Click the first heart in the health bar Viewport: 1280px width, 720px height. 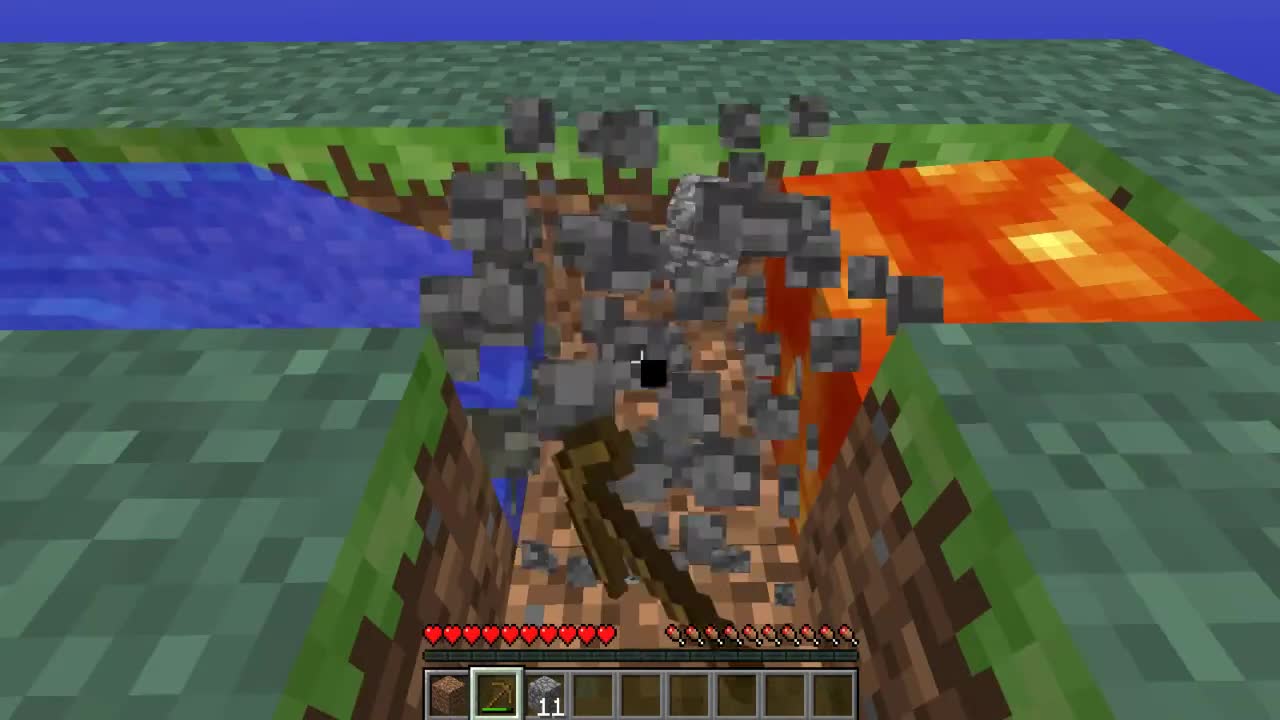(432, 633)
